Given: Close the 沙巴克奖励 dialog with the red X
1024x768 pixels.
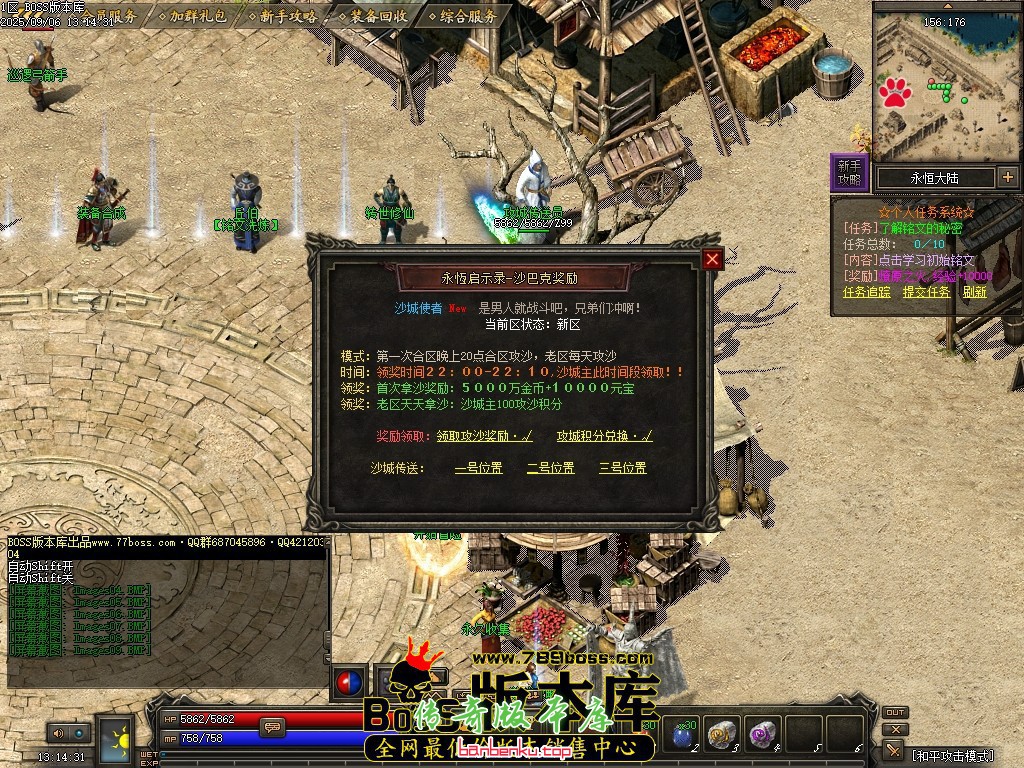Looking at the screenshot, I should click(712, 260).
